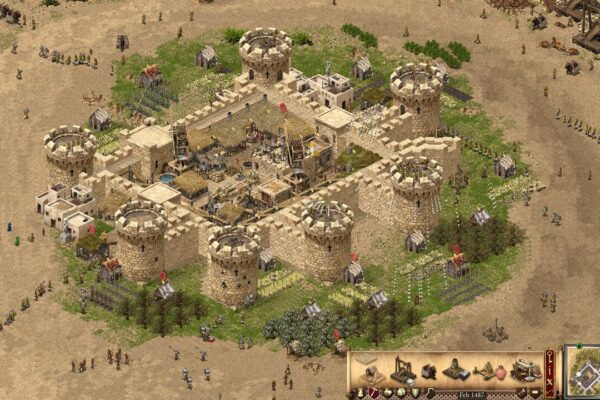The image size is (600, 400).
Task: Switch to the apple farm category
Action: 387,393
